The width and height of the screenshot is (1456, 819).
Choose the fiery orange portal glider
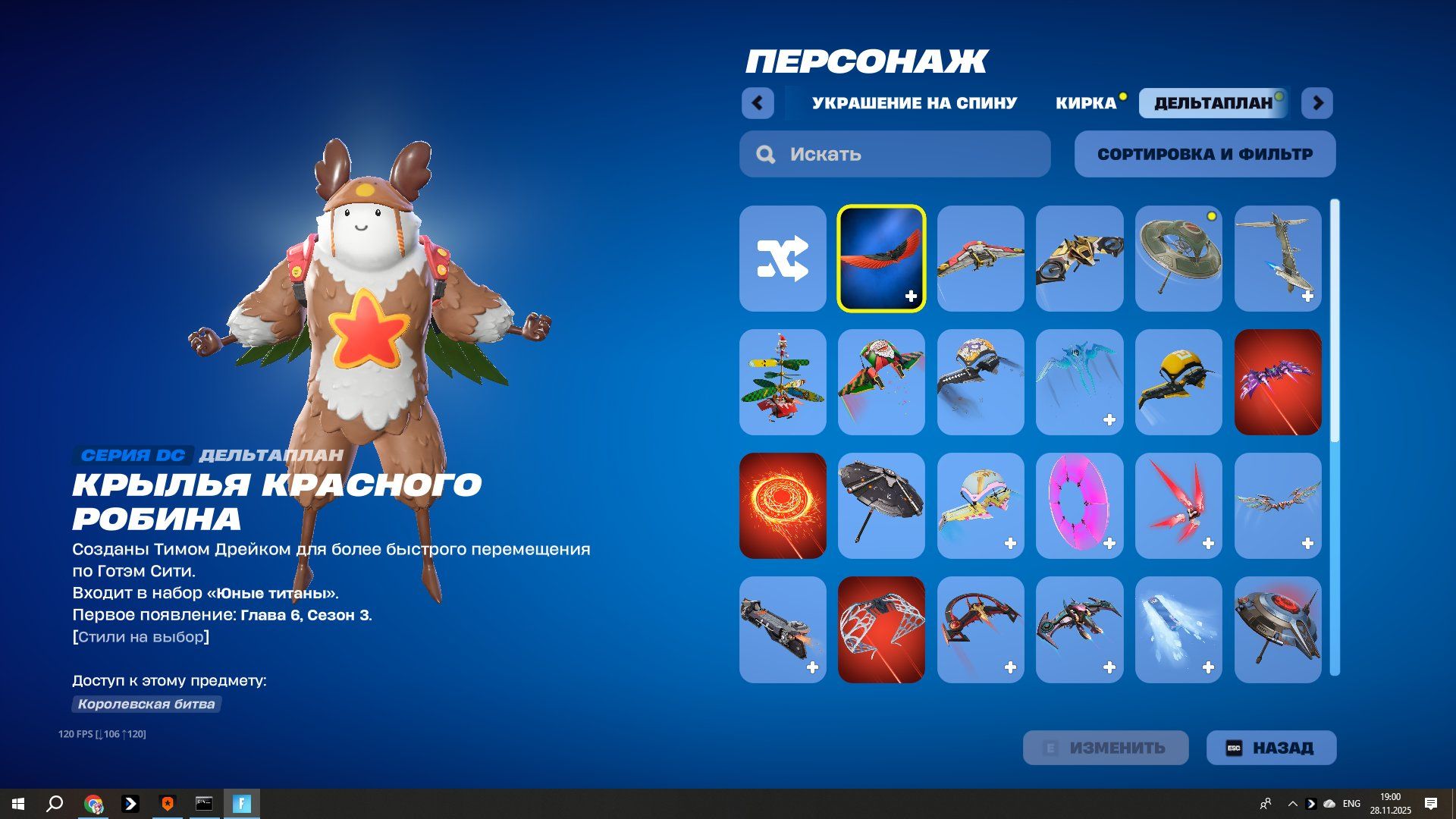(783, 506)
